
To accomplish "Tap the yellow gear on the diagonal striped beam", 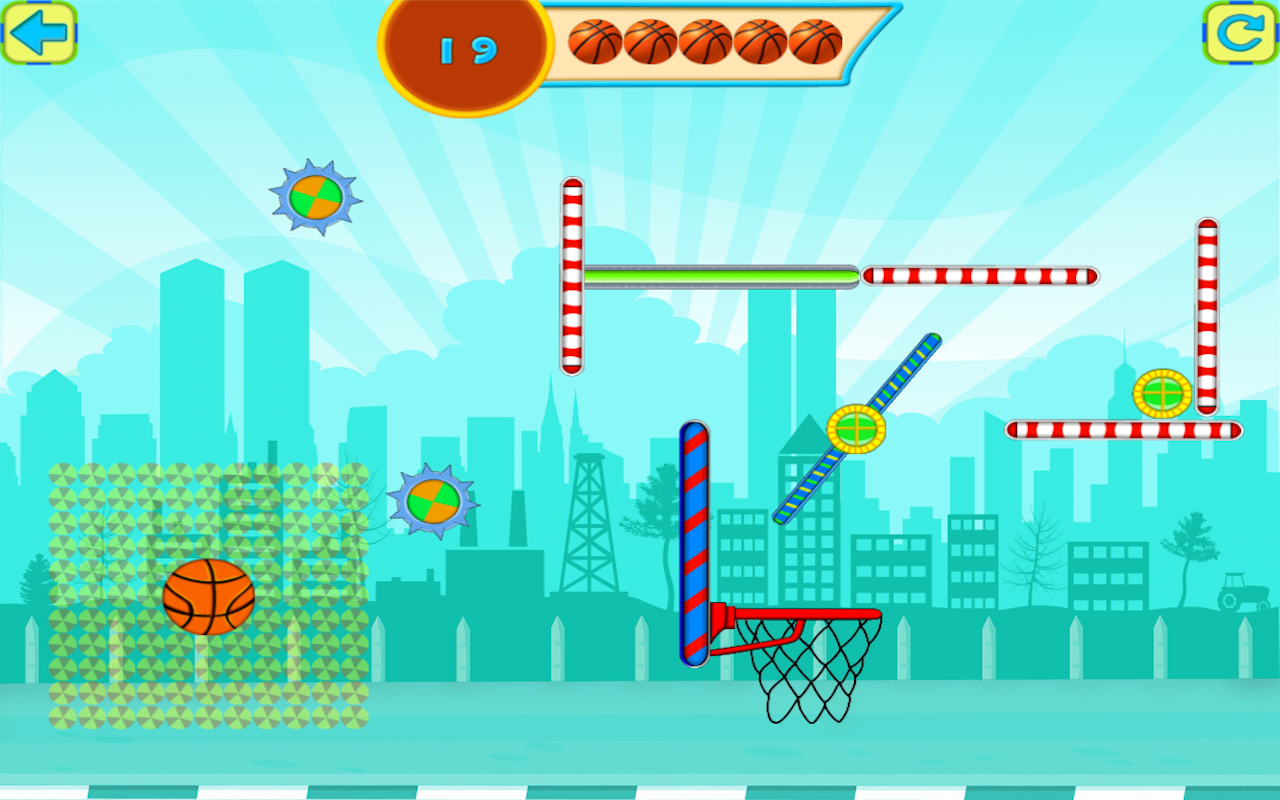I will [x=855, y=430].
